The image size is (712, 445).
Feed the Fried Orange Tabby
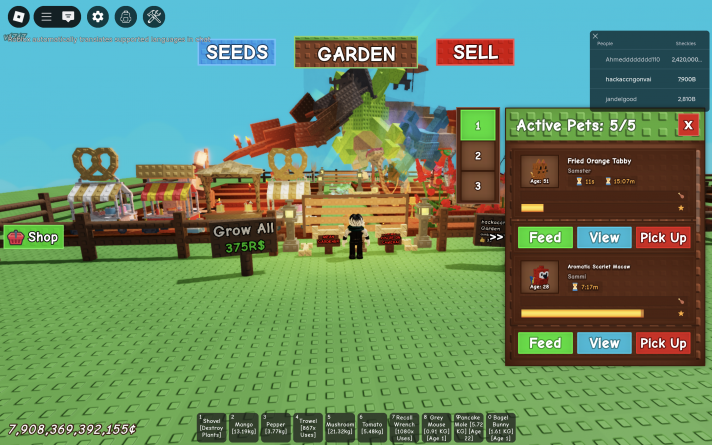pos(545,237)
